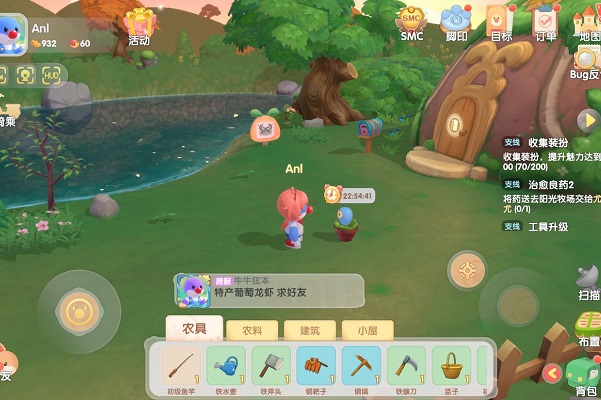Open the Bug feedback button
This screenshot has width=601, height=400.
(585, 63)
